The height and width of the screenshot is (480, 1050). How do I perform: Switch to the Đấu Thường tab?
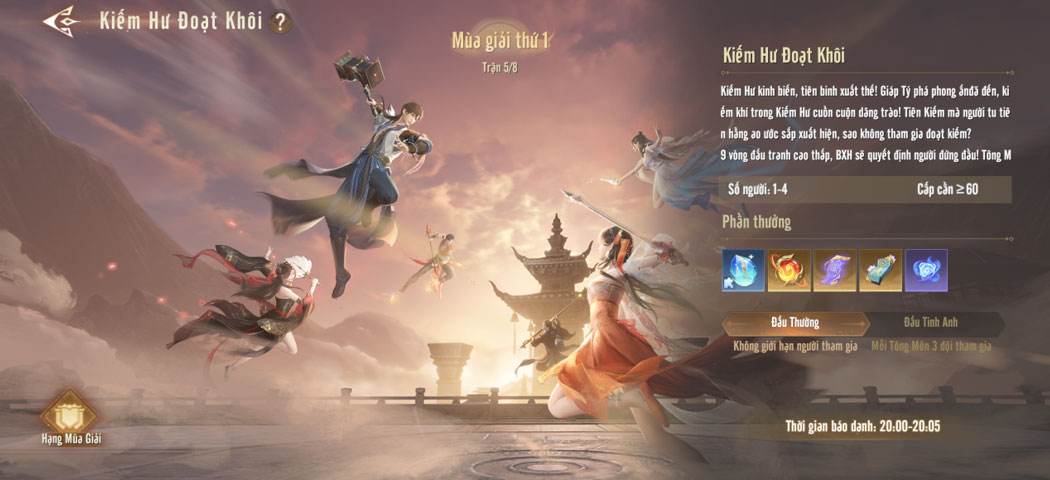795,323
